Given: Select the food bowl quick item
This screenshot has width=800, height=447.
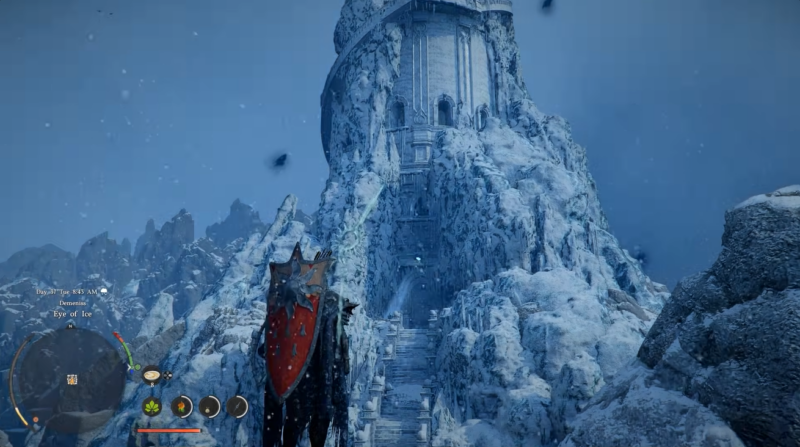Looking at the screenshot, I should click(152, 375).
